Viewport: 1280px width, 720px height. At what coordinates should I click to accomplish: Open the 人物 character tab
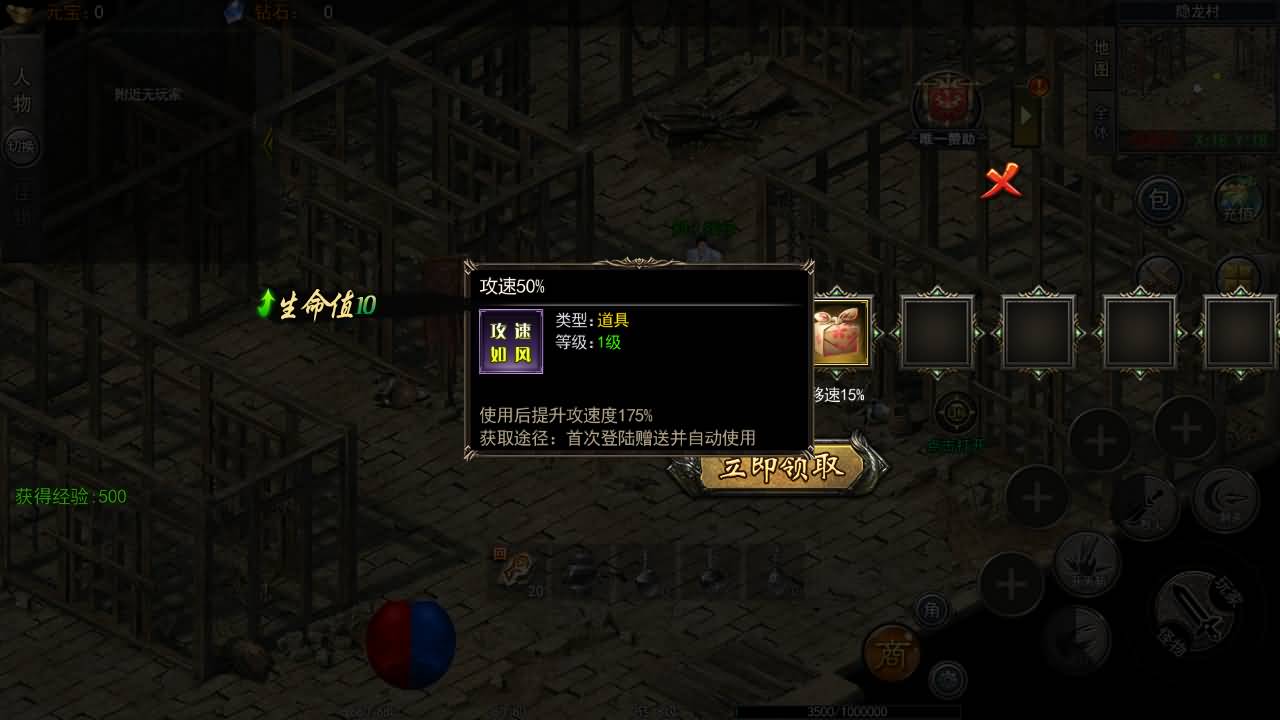pyautogui.click(x=22, y=90)
